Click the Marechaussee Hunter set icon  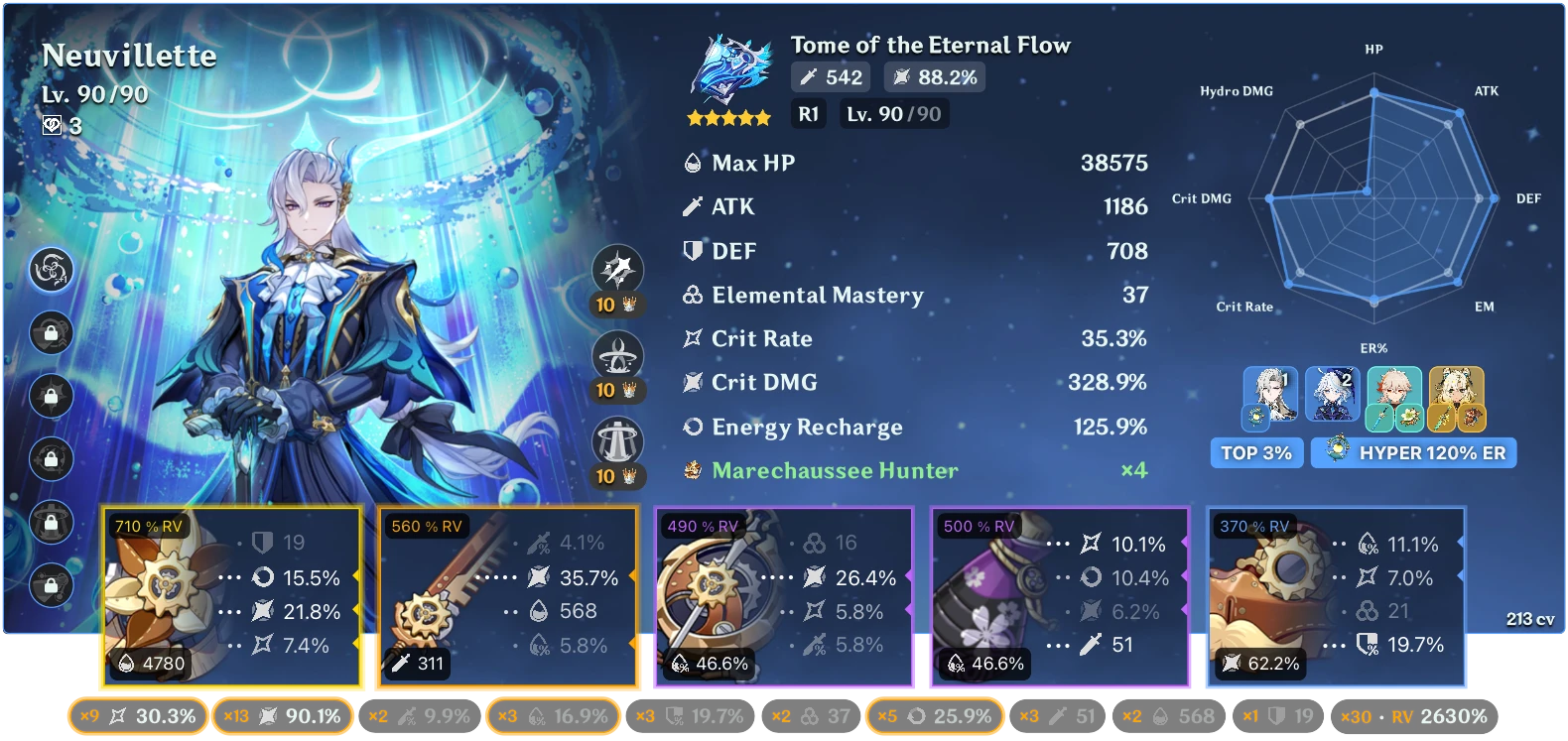(692, 470)
